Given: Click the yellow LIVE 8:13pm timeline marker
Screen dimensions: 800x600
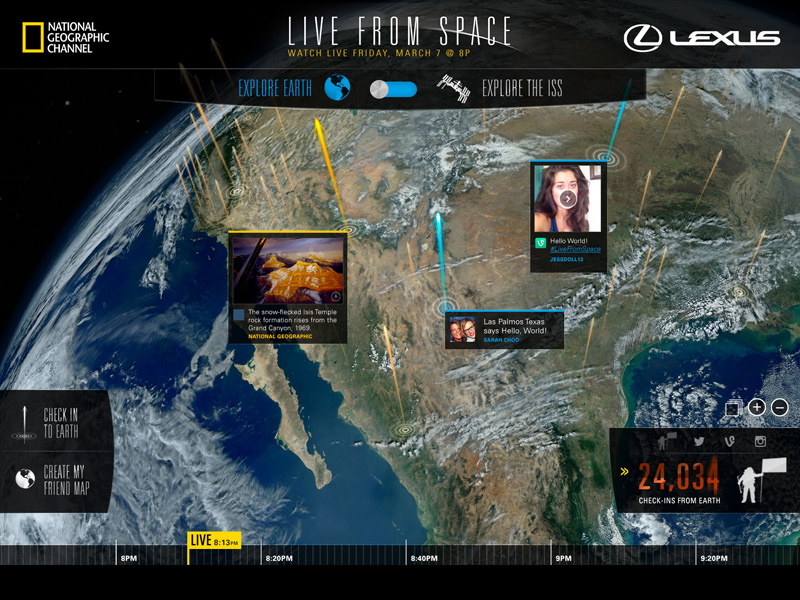Looking at the screenshot, I should [x=215, y=541].
